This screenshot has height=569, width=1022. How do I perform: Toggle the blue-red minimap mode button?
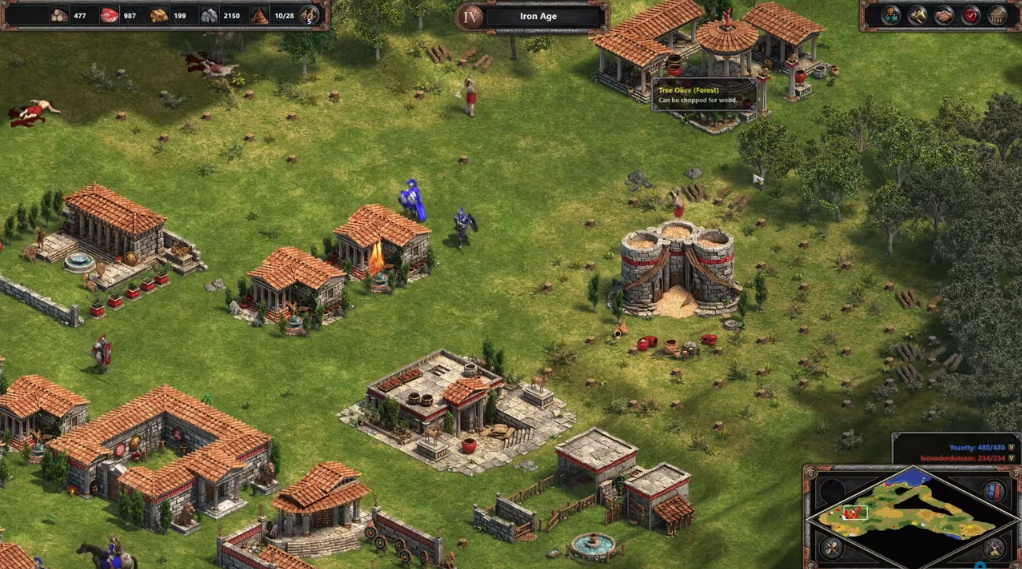993,490
